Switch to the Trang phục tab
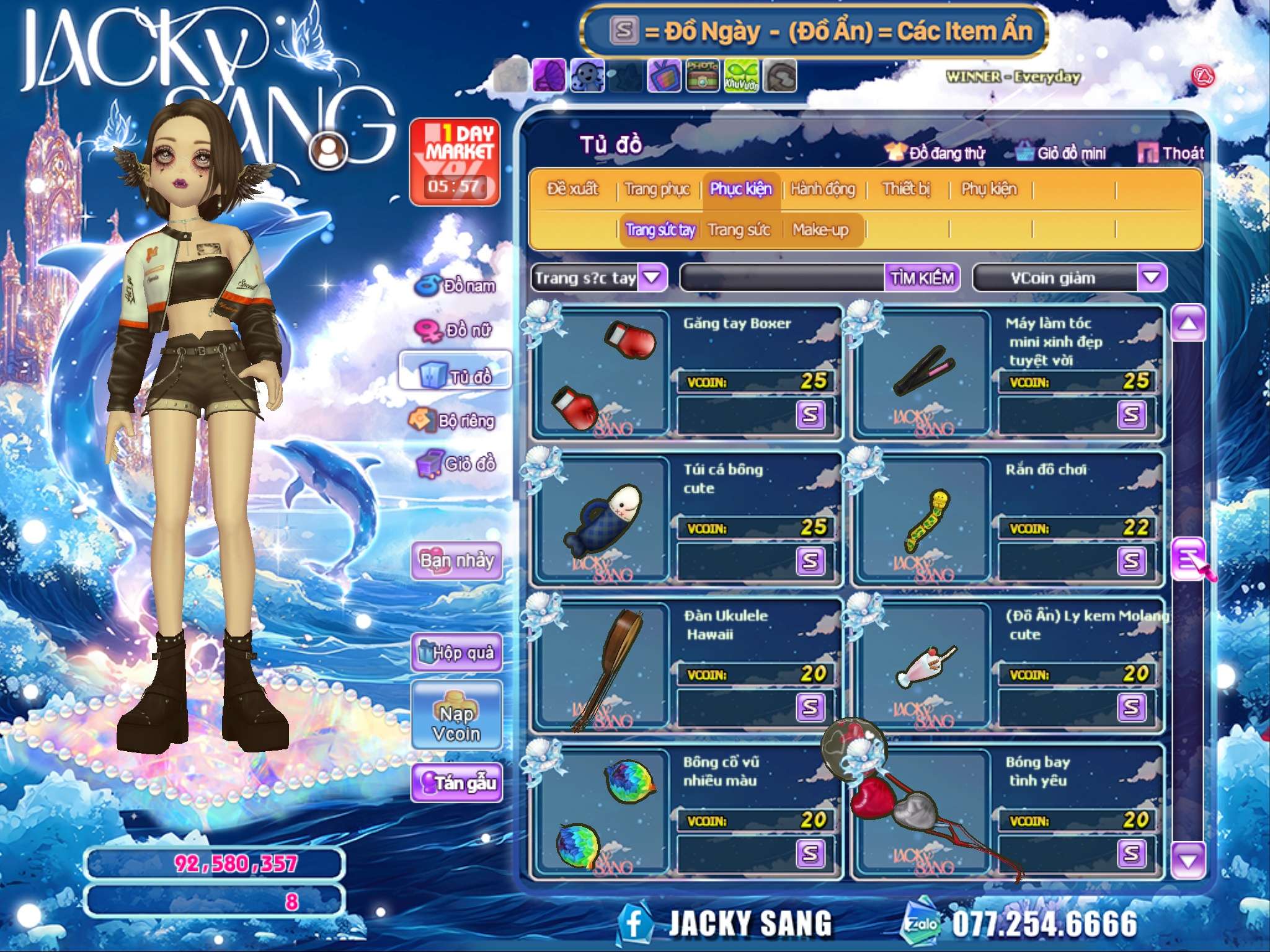The image size is (1270, 952). (x=657, y=188)
